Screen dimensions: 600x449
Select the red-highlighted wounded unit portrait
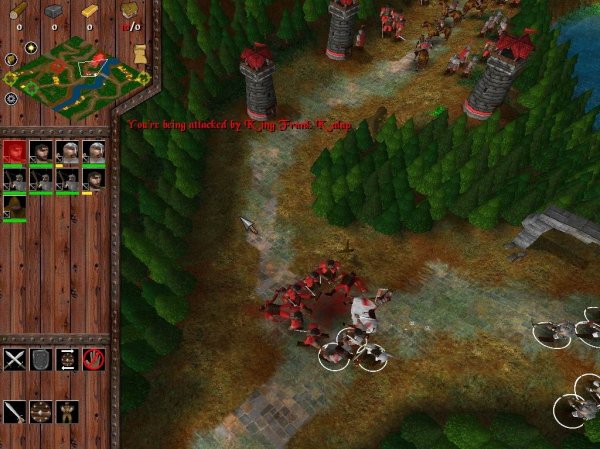click(x=14, y=151)
